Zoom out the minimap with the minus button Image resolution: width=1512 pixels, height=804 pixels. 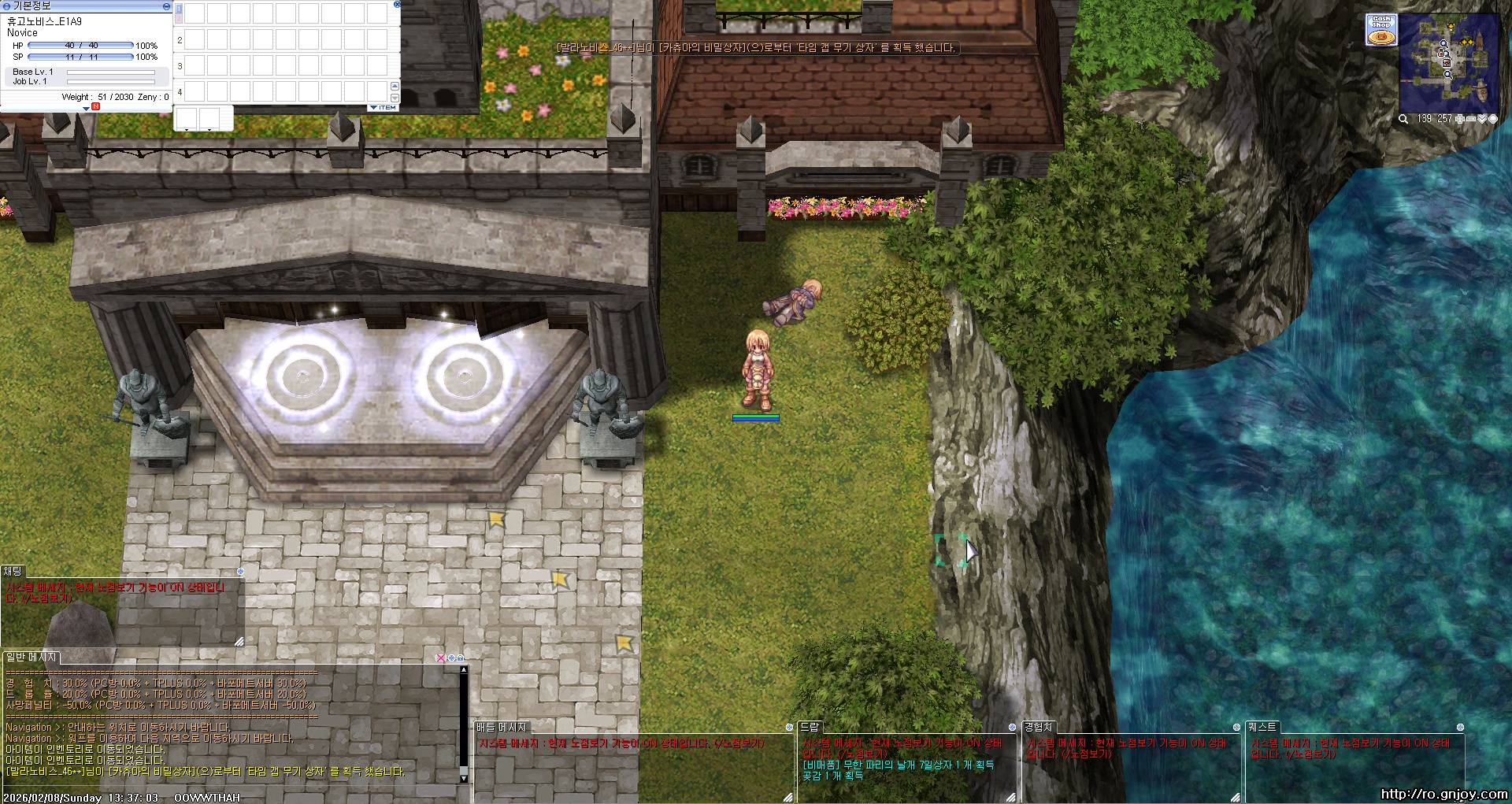click(1470, 119)
